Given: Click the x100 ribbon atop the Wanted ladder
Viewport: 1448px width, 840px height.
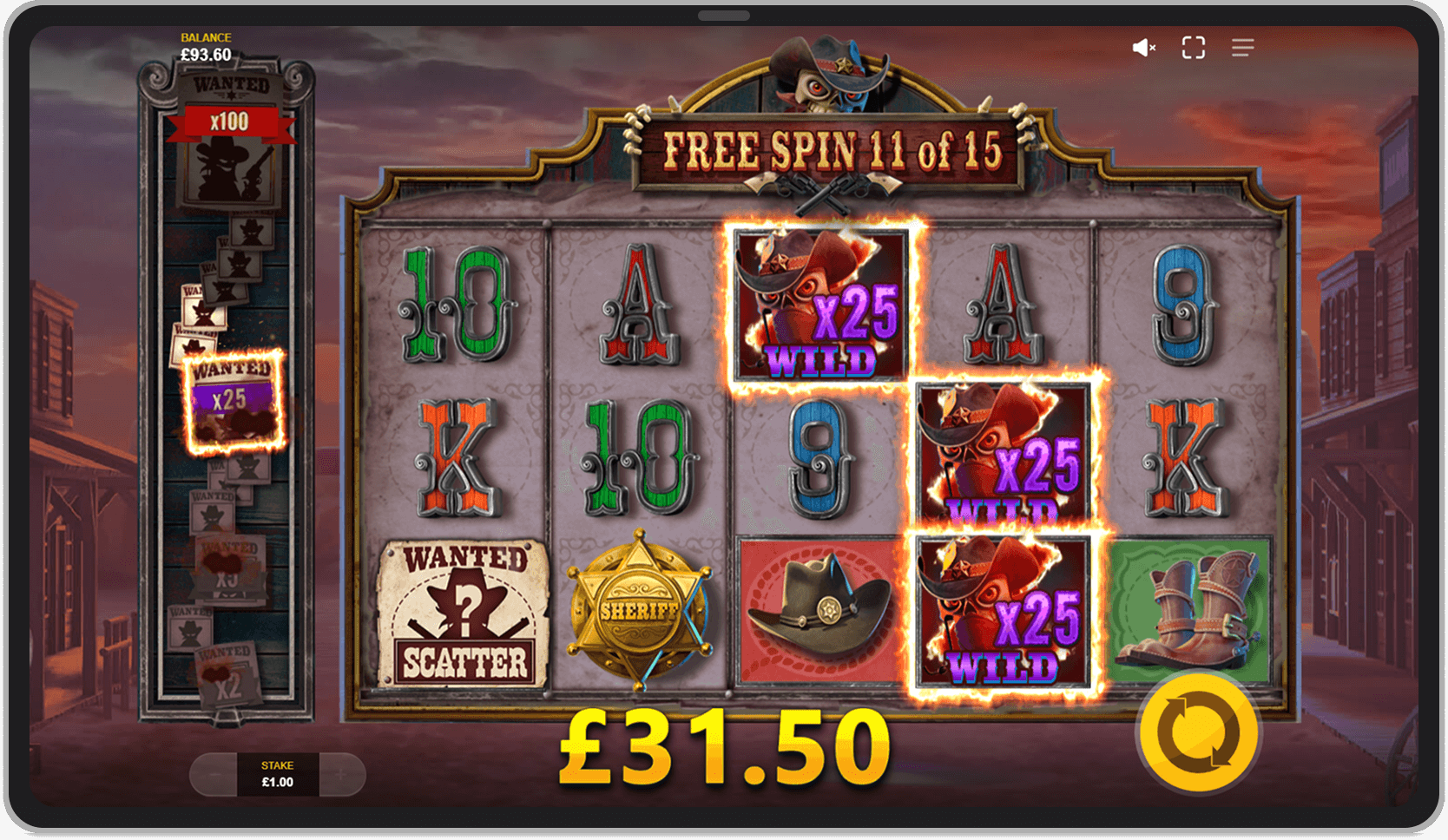Looking at the screenshot, I should point(227,121).
